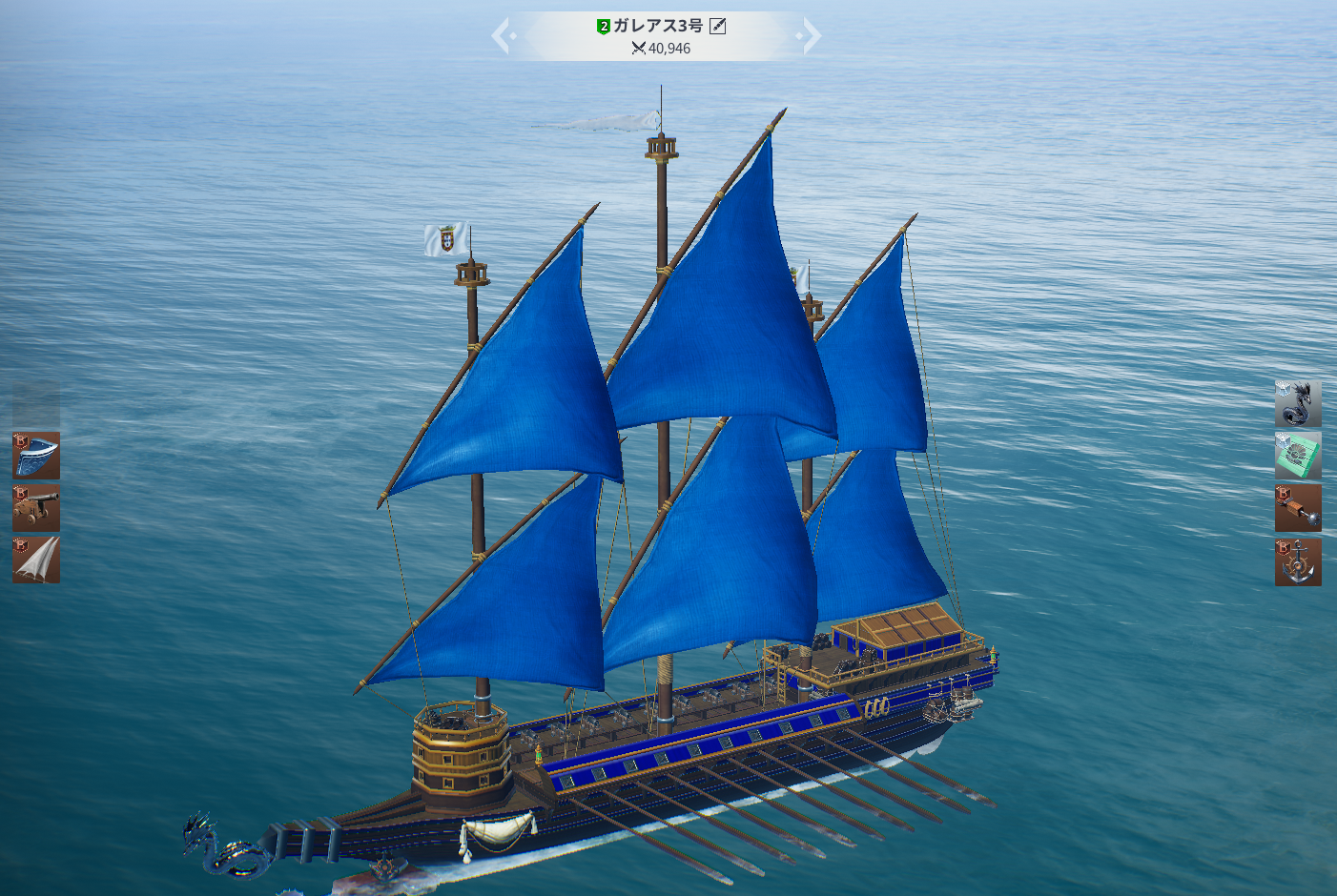Open the sea dragon figurehead slot

(x=1298, y=404)
